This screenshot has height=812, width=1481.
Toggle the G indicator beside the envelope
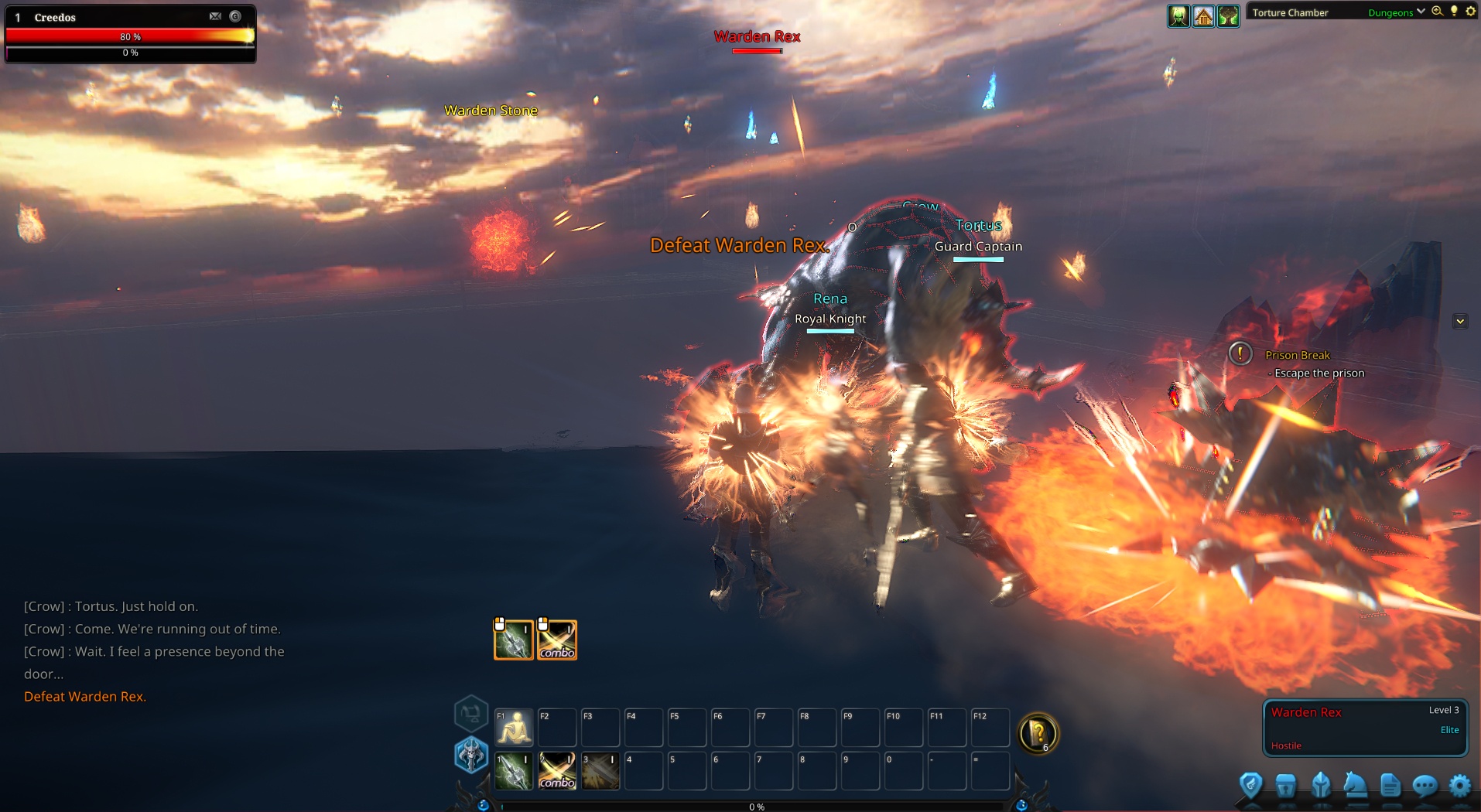tap(234, 15)
